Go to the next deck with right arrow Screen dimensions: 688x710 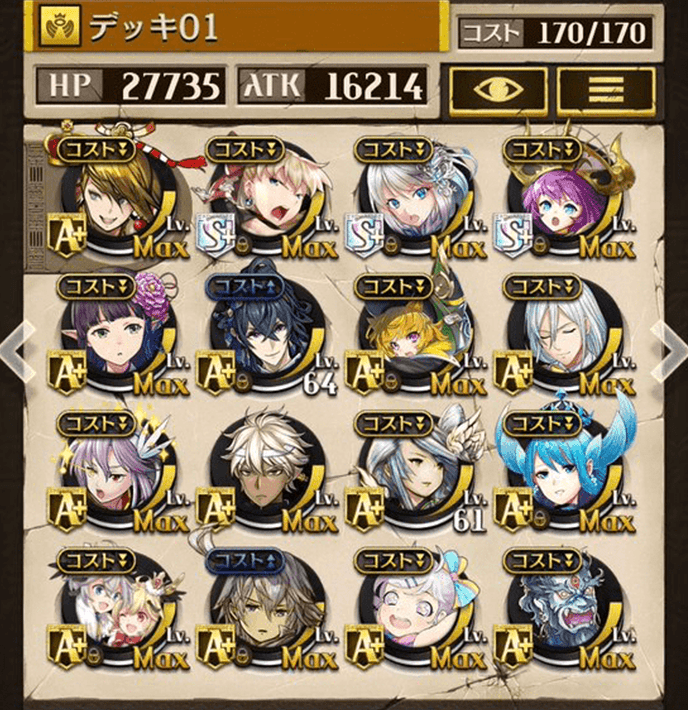[x=666, y=353]
